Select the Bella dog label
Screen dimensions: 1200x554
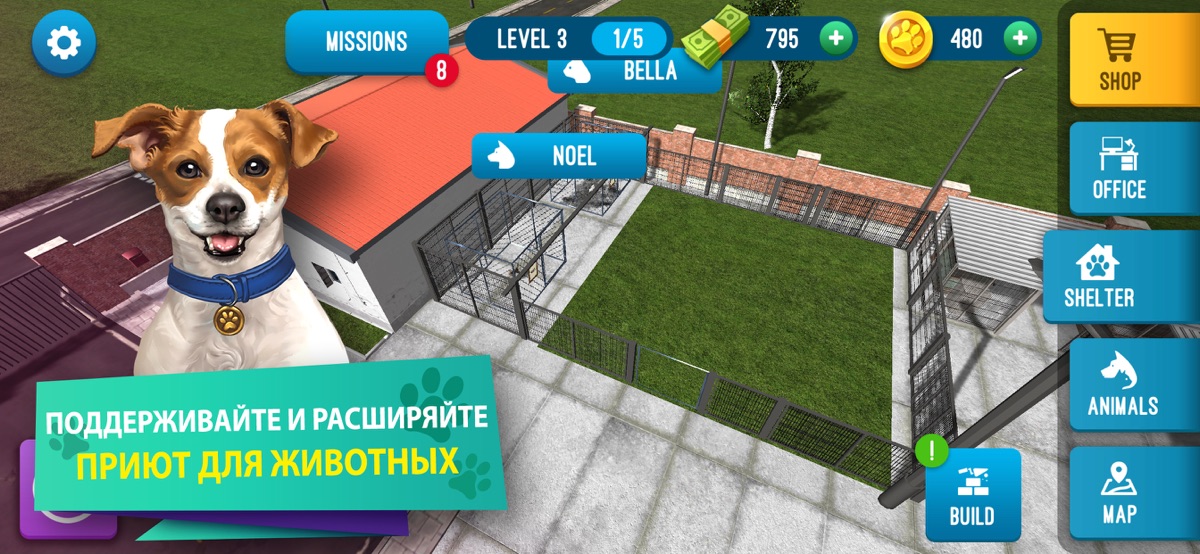634,71
